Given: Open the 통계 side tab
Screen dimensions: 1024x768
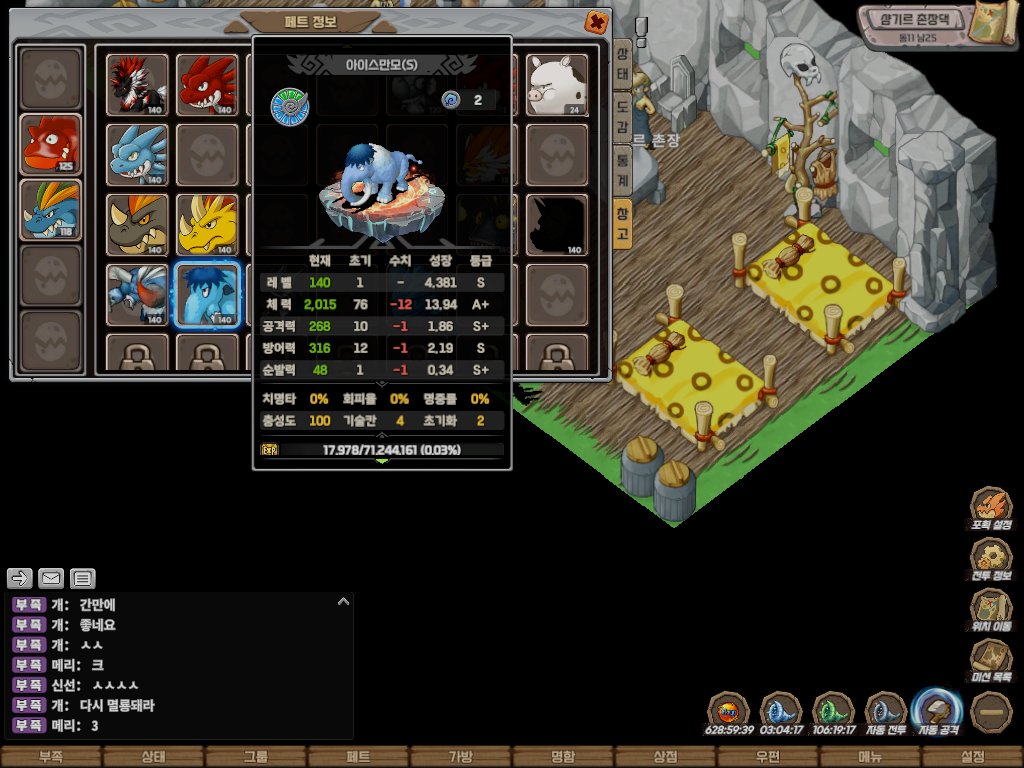Looking at the screenshot, I should (x=622, y=170).
